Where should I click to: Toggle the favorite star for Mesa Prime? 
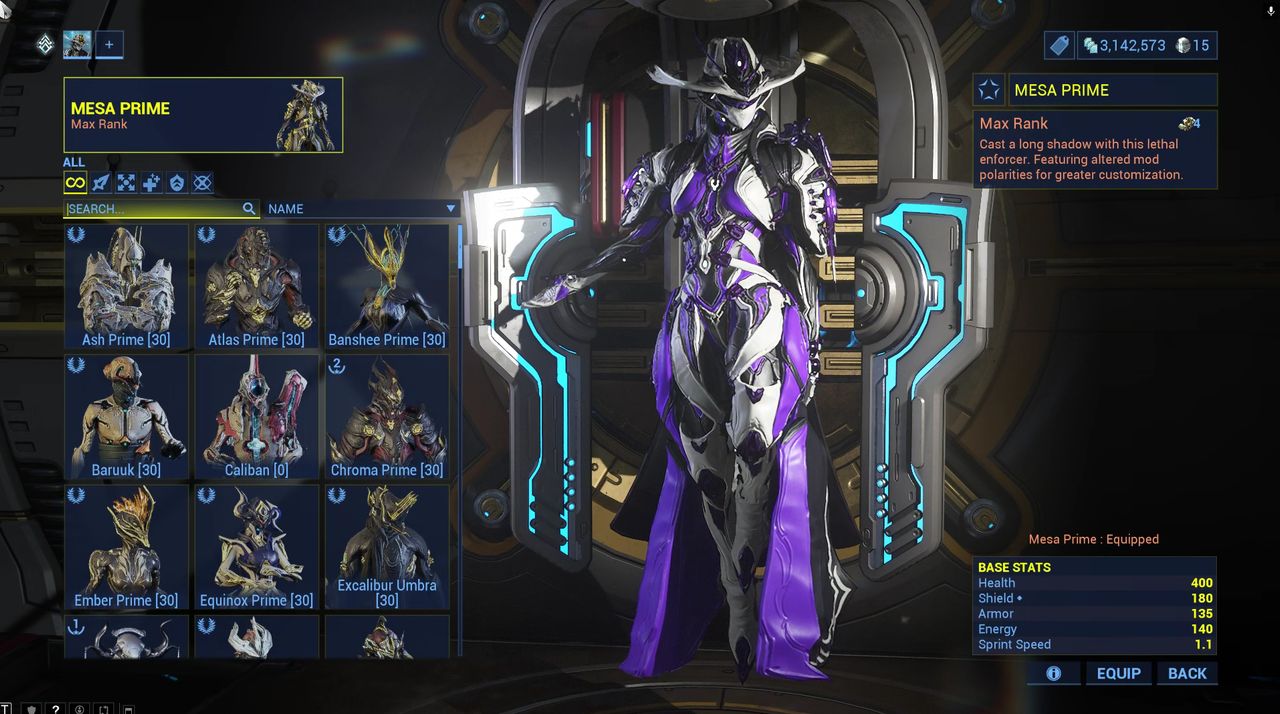point(989,90)
